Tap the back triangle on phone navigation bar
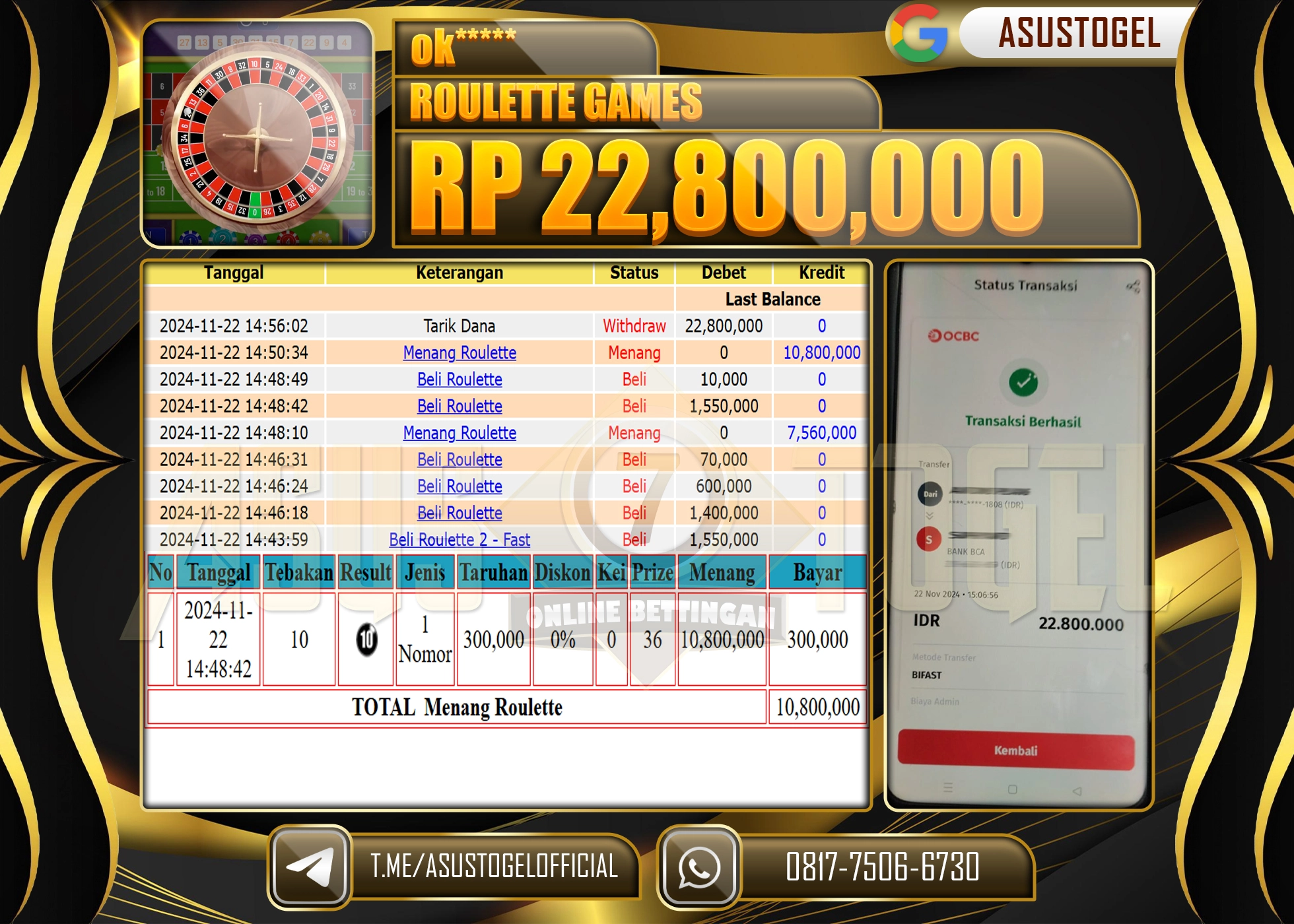Screen dimensions: 1294x924 pos(1079,791)
